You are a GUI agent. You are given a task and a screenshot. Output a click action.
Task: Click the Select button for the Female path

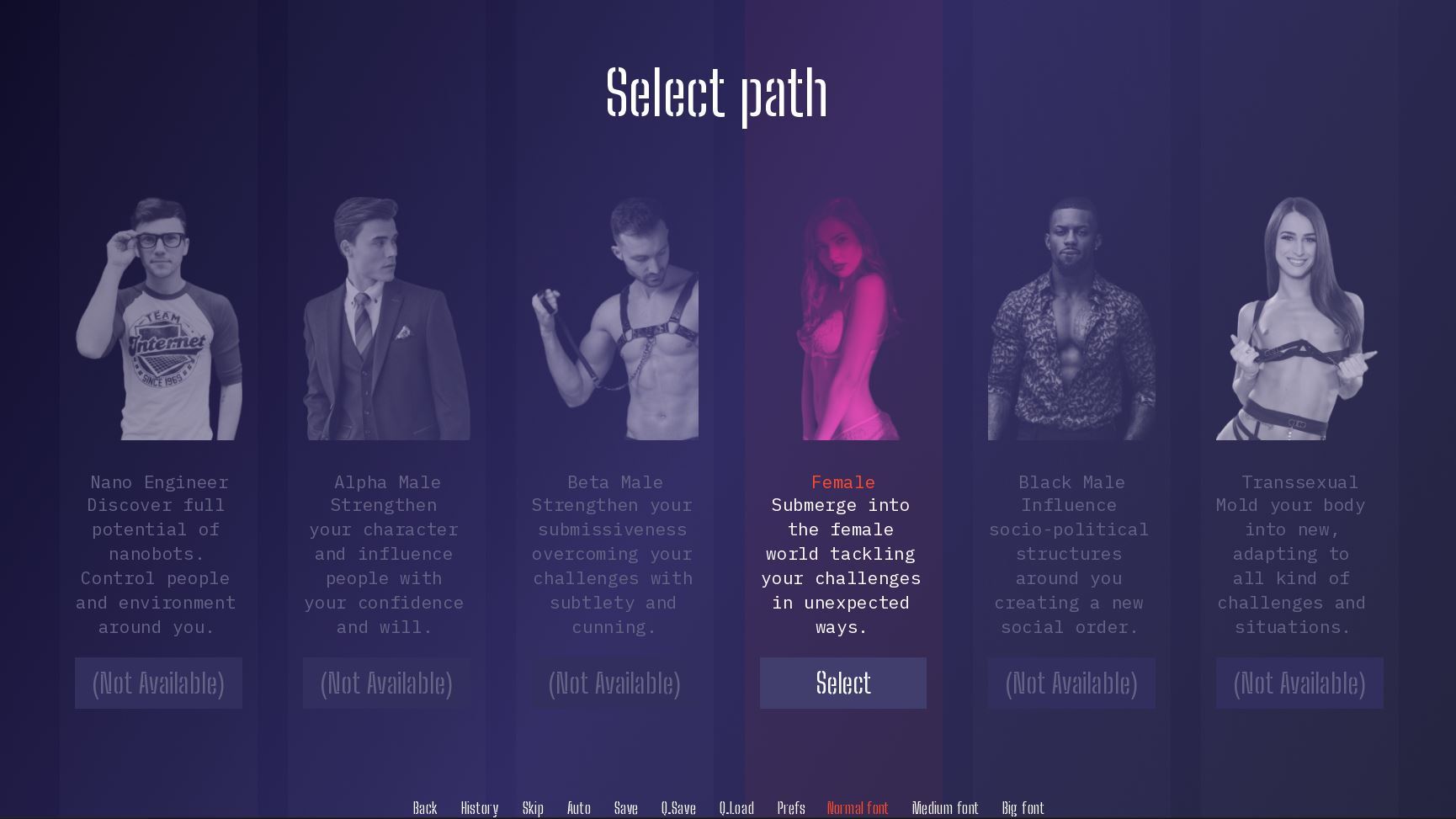coord(842,683)
